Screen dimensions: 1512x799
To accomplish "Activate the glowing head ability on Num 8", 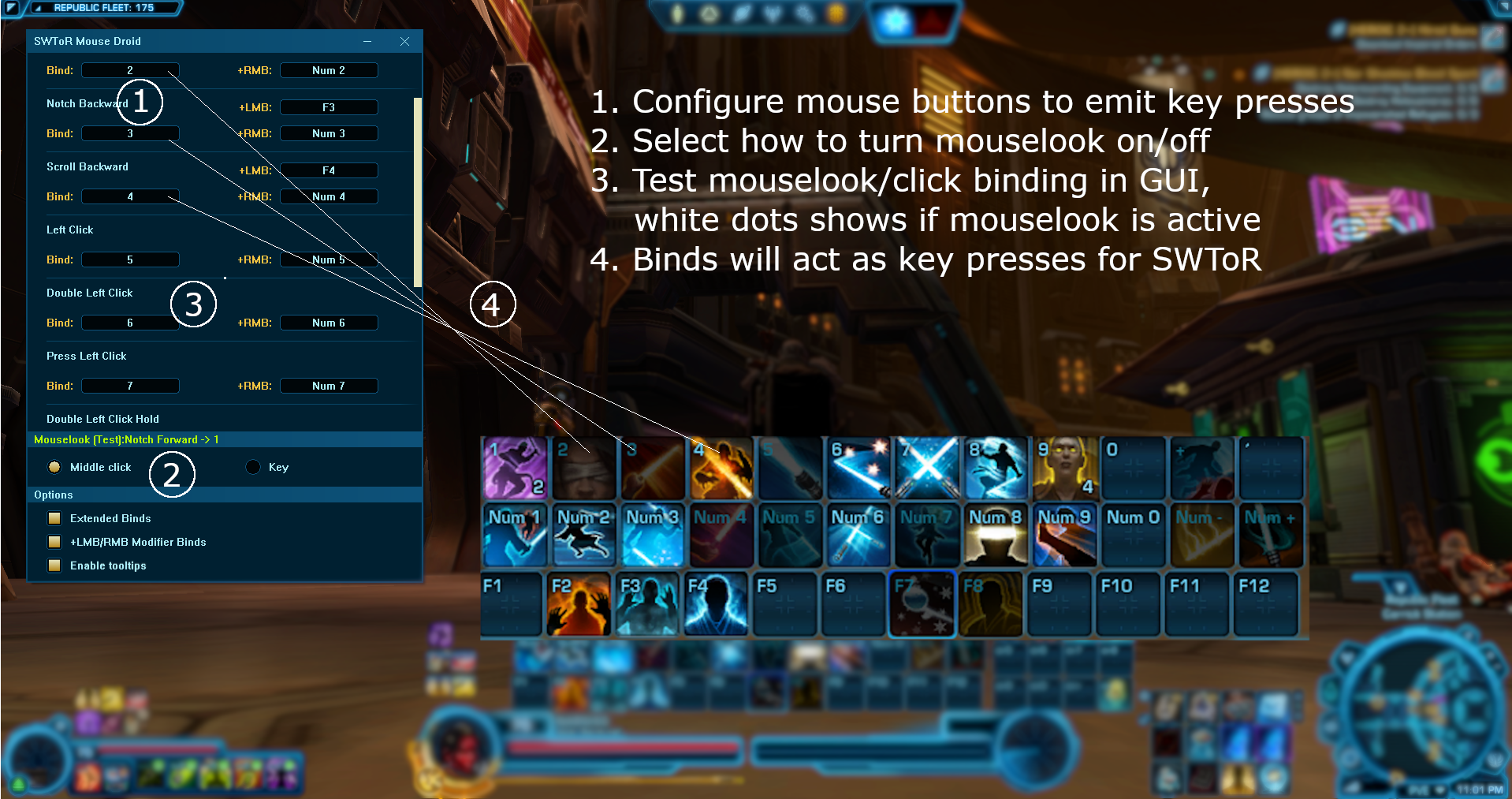I will pos(995,535).
